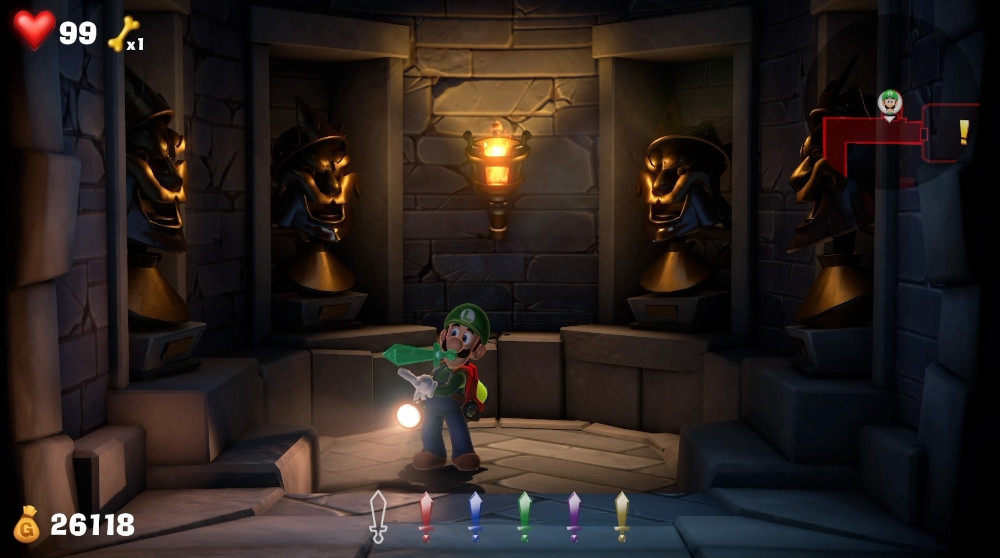Choose the yellow gem icon

click(x=622, y=516)
